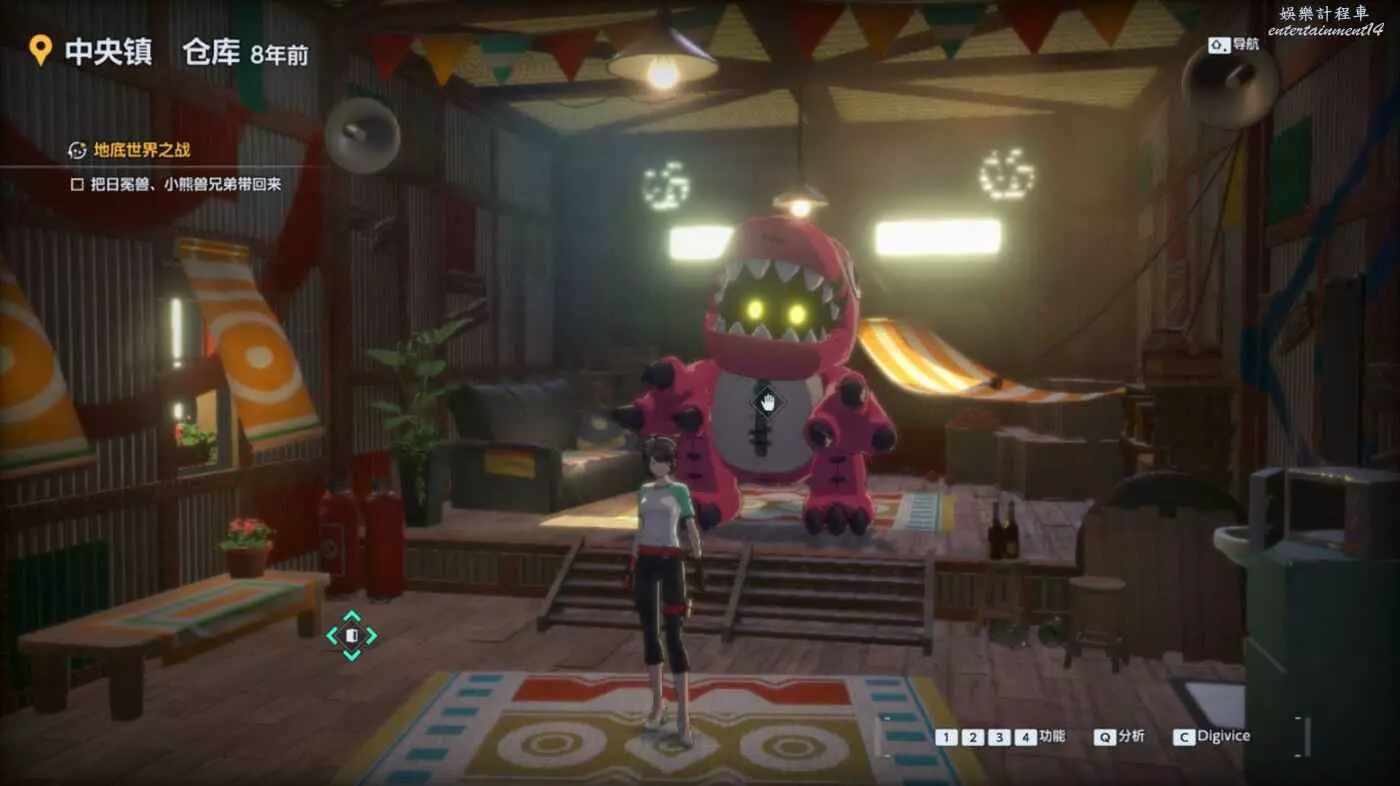Click the orange location pin icon
This screenshot has height=786, width=1400.
pyautogui.click(x=40, y=51)
